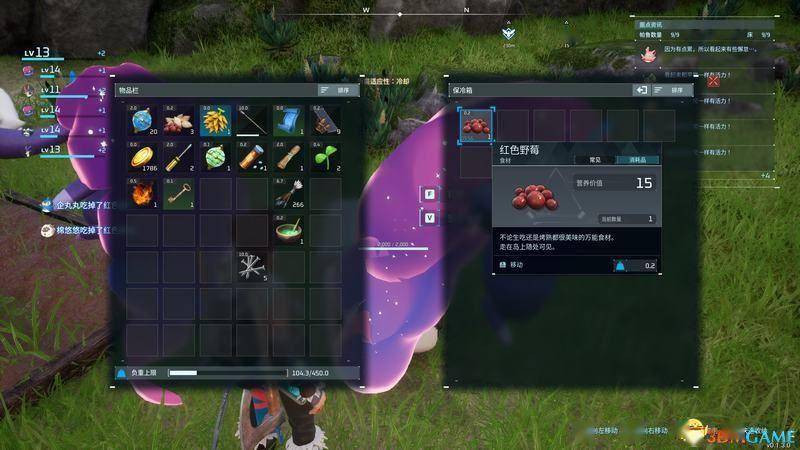Select the green sprout seed slot
Viewport: 800px width, 450px height.
tap(323, 158)
